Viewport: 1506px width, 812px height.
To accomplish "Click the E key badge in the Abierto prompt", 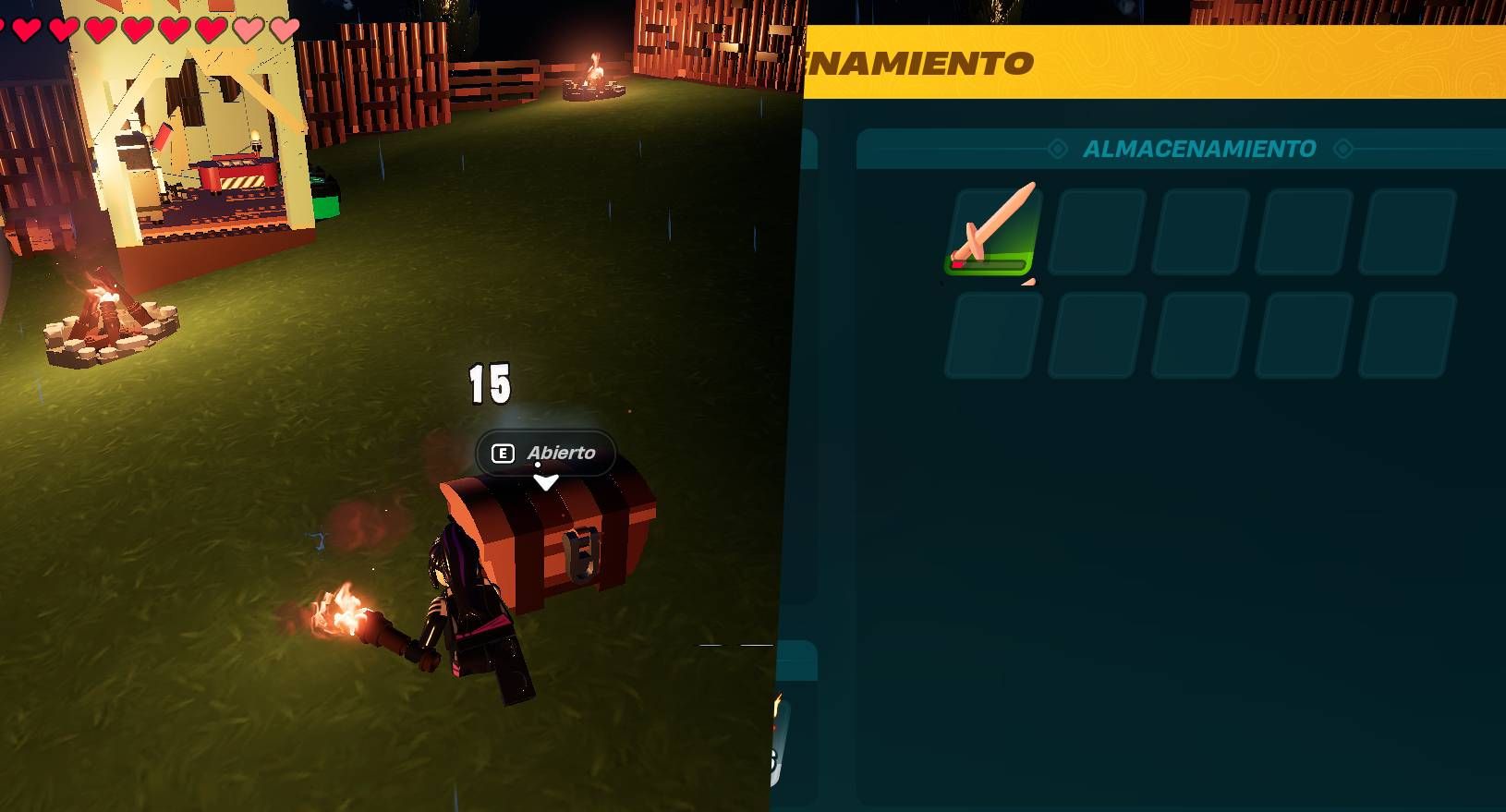I will 502,454.
